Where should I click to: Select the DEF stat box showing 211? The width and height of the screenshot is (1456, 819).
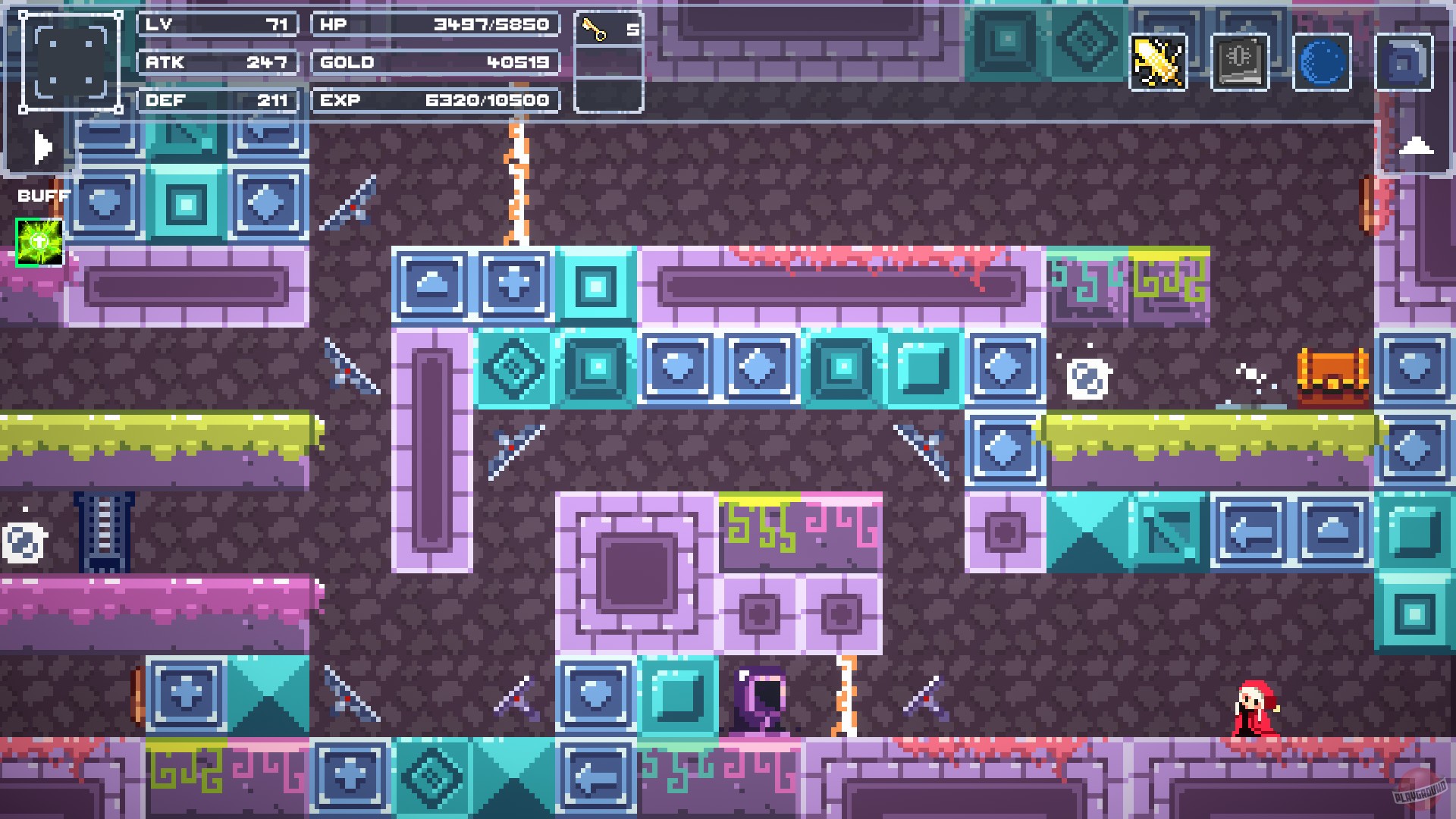click(x=217, y=100)
